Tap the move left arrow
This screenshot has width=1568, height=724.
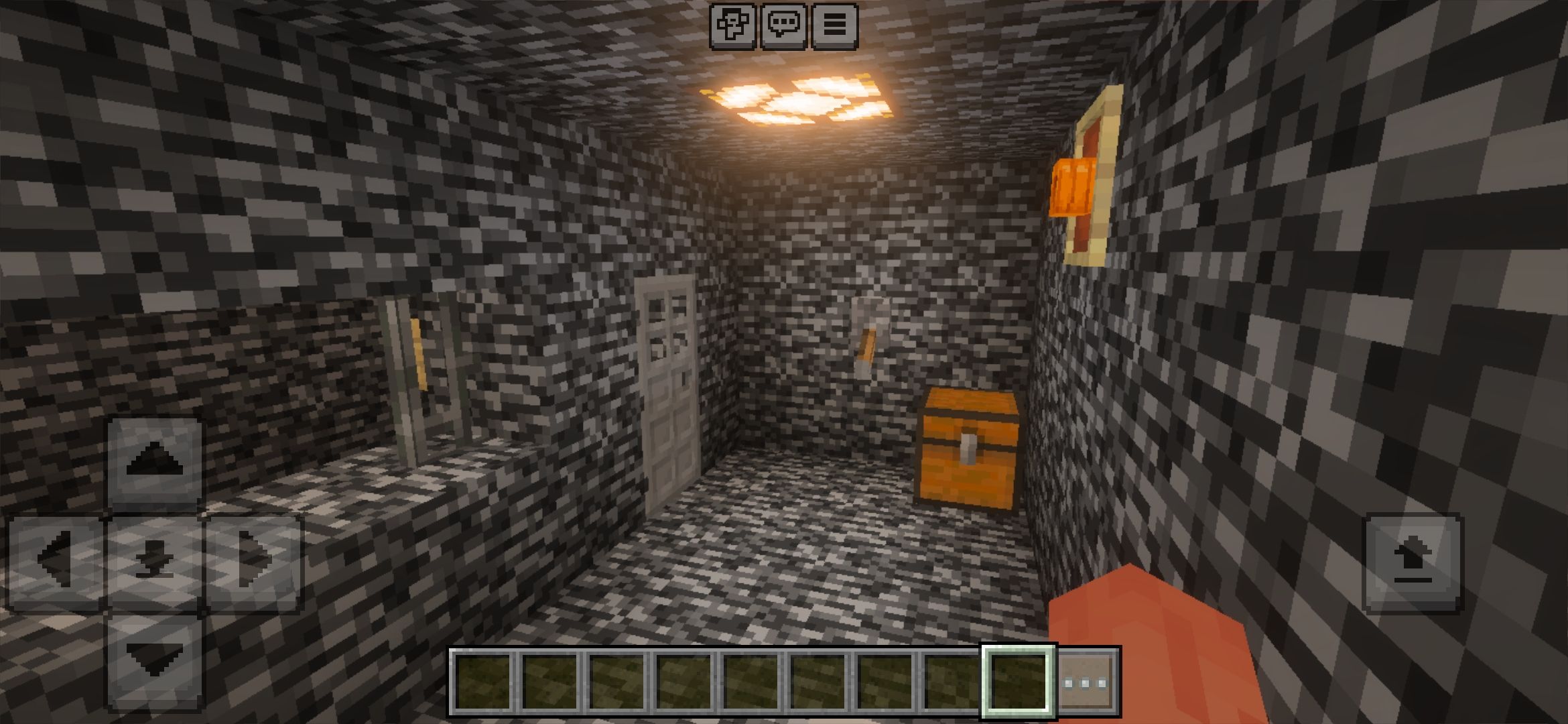pos(56,561)
